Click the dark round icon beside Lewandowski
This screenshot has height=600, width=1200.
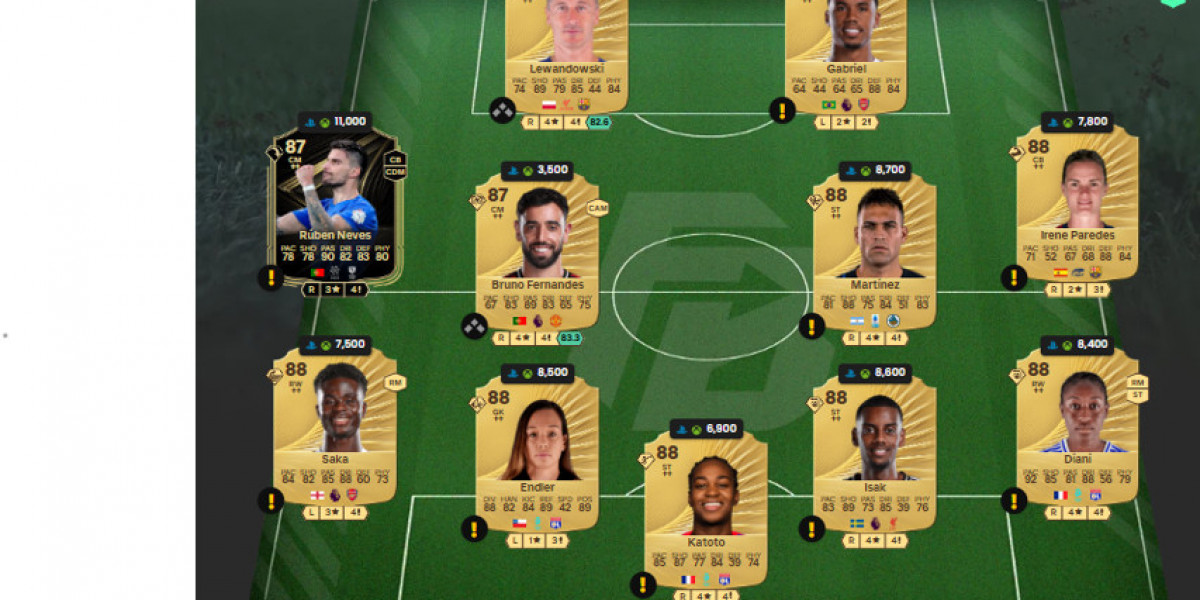(502, 110)
